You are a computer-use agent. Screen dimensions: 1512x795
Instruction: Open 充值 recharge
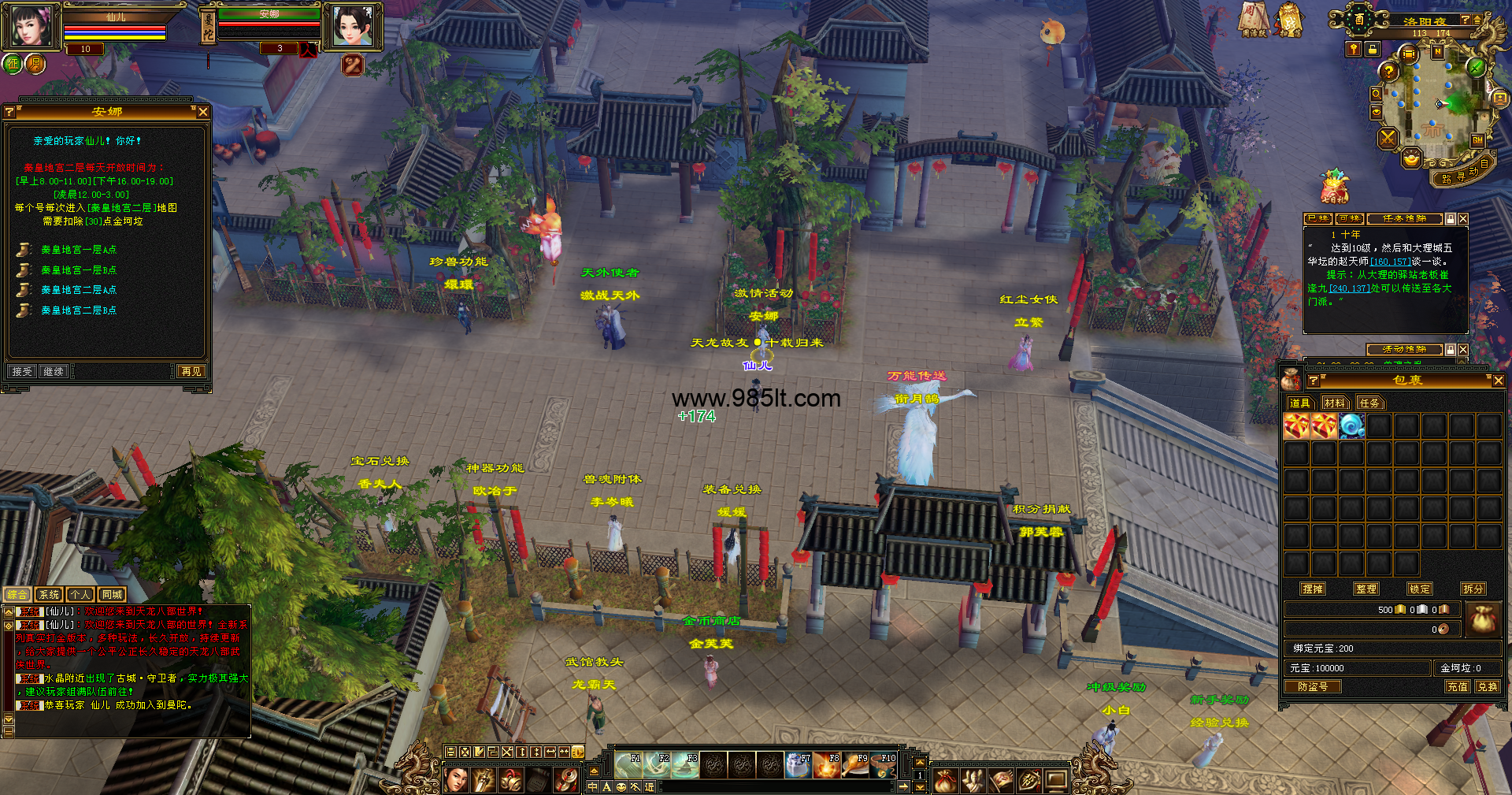click(1457, 686)
